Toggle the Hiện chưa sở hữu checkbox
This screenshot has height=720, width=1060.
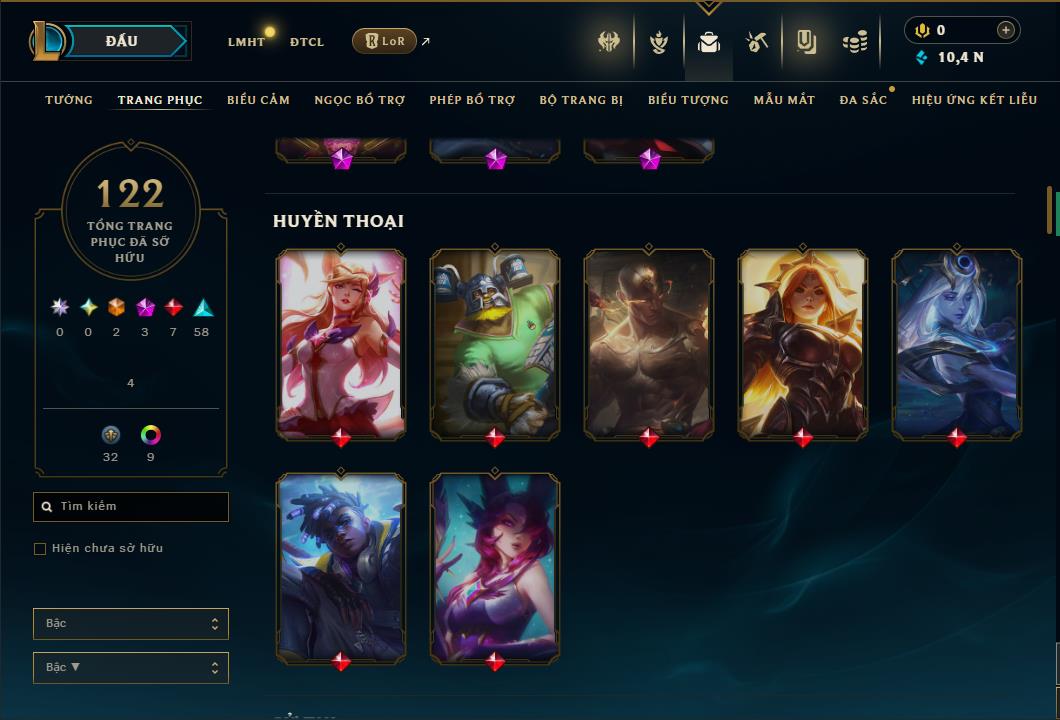click(40, 549)
